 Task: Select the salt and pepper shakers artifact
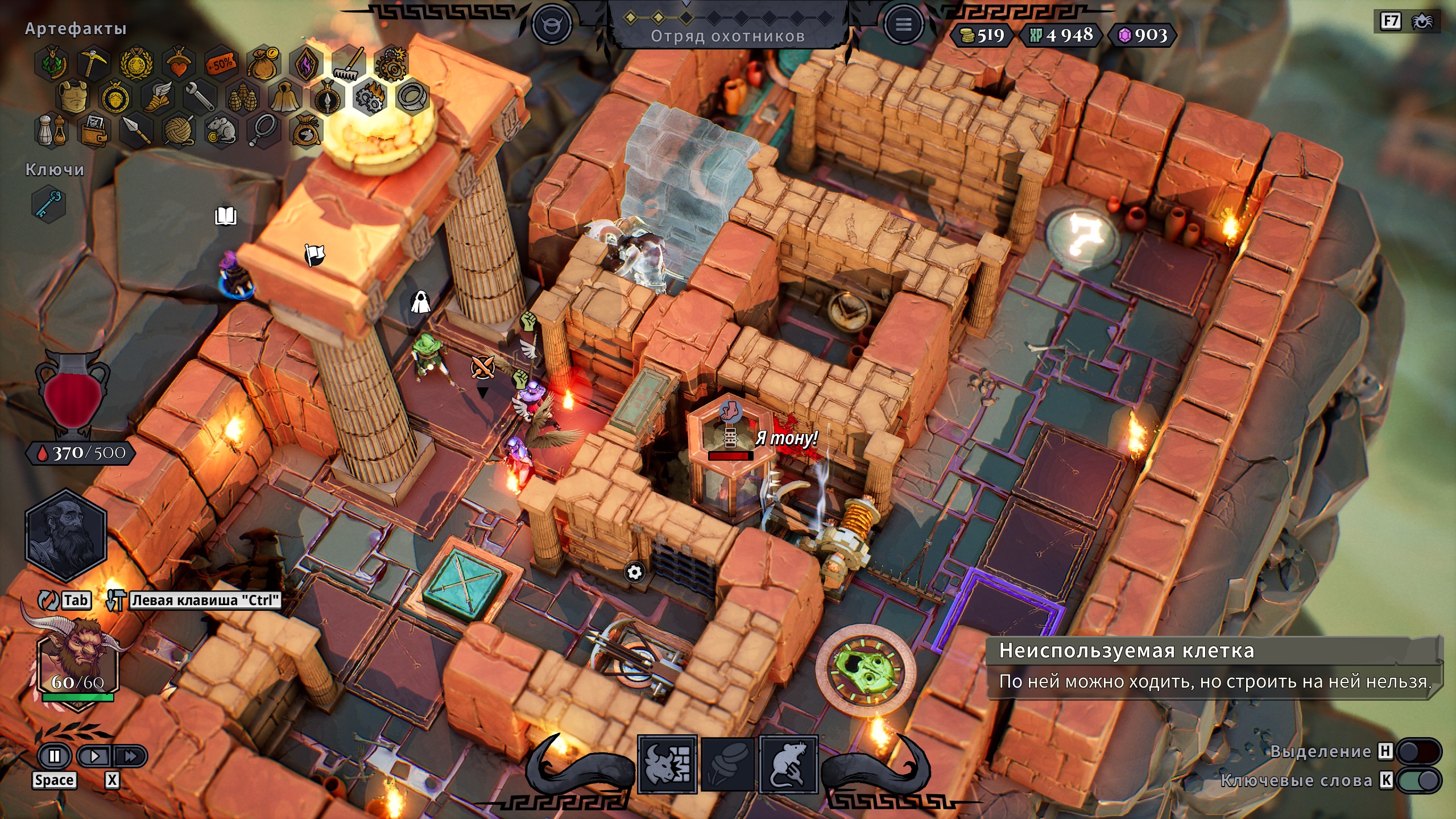click(x=51, y=131)
